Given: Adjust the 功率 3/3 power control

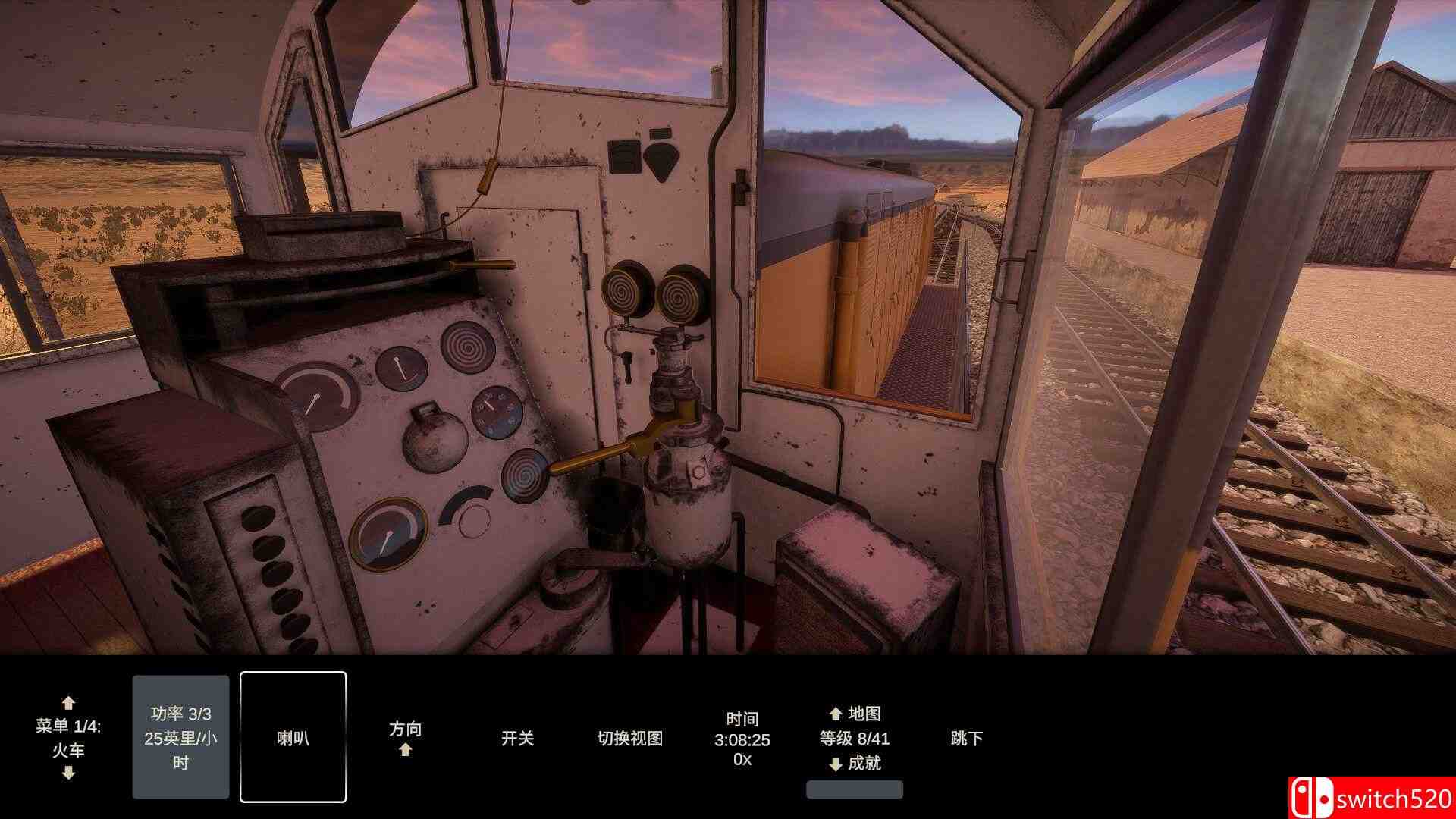Looking at the screenshot, I should 180,737.
